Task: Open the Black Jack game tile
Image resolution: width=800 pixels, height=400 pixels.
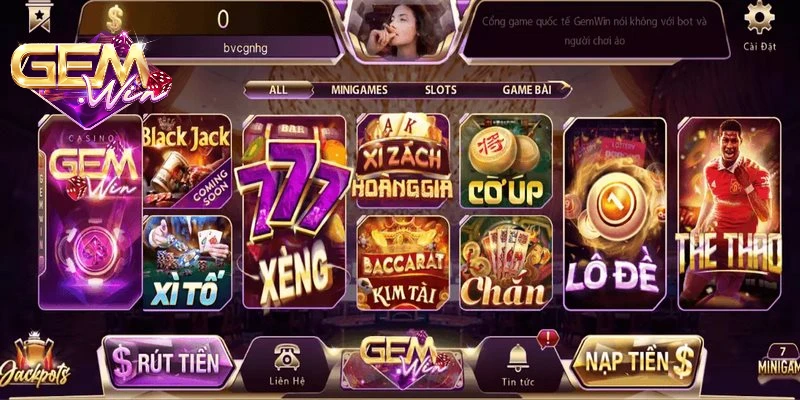Action: [186, 160]
